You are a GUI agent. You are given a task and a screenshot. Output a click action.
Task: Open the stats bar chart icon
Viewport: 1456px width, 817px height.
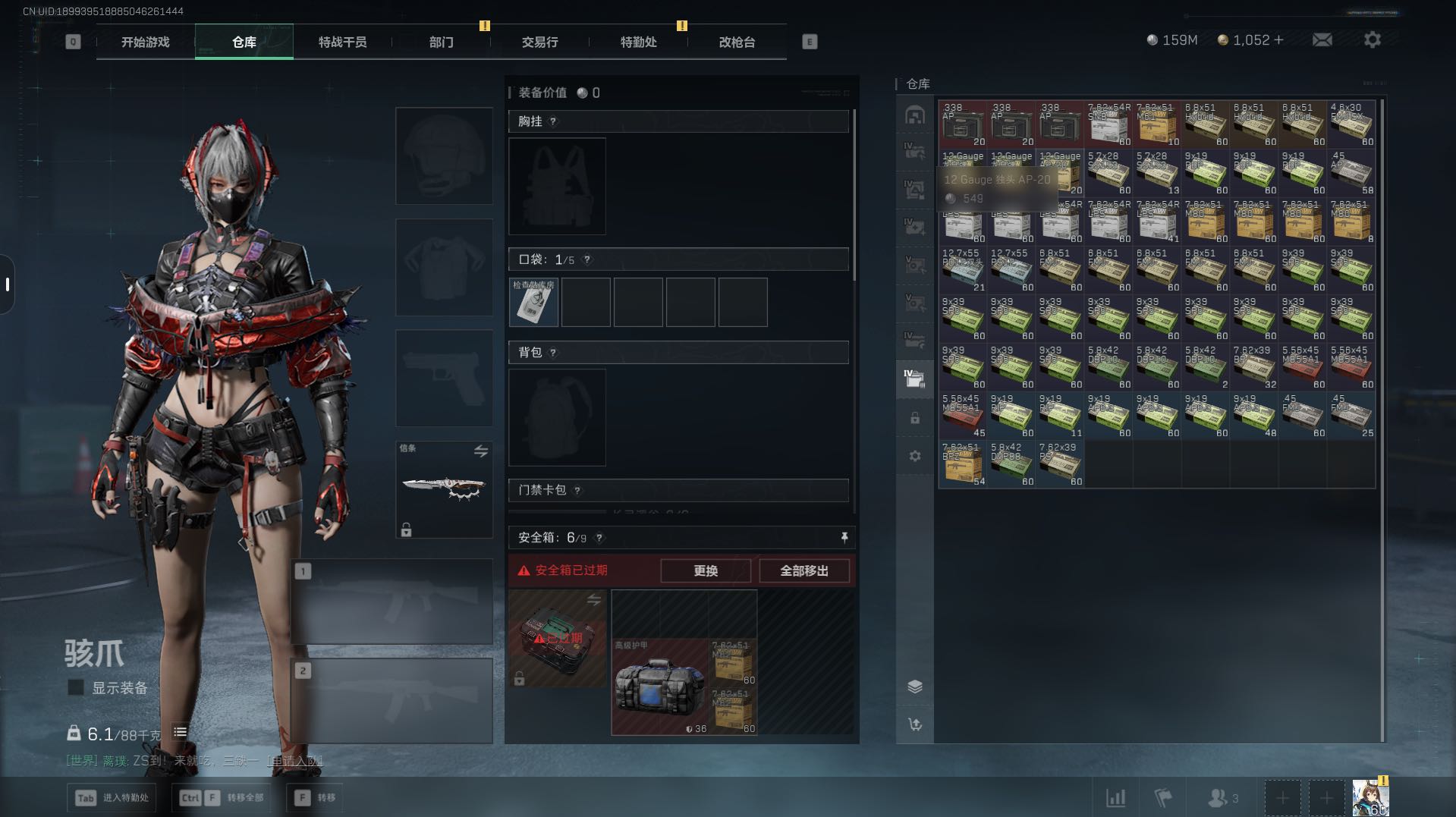[1115, 798]
